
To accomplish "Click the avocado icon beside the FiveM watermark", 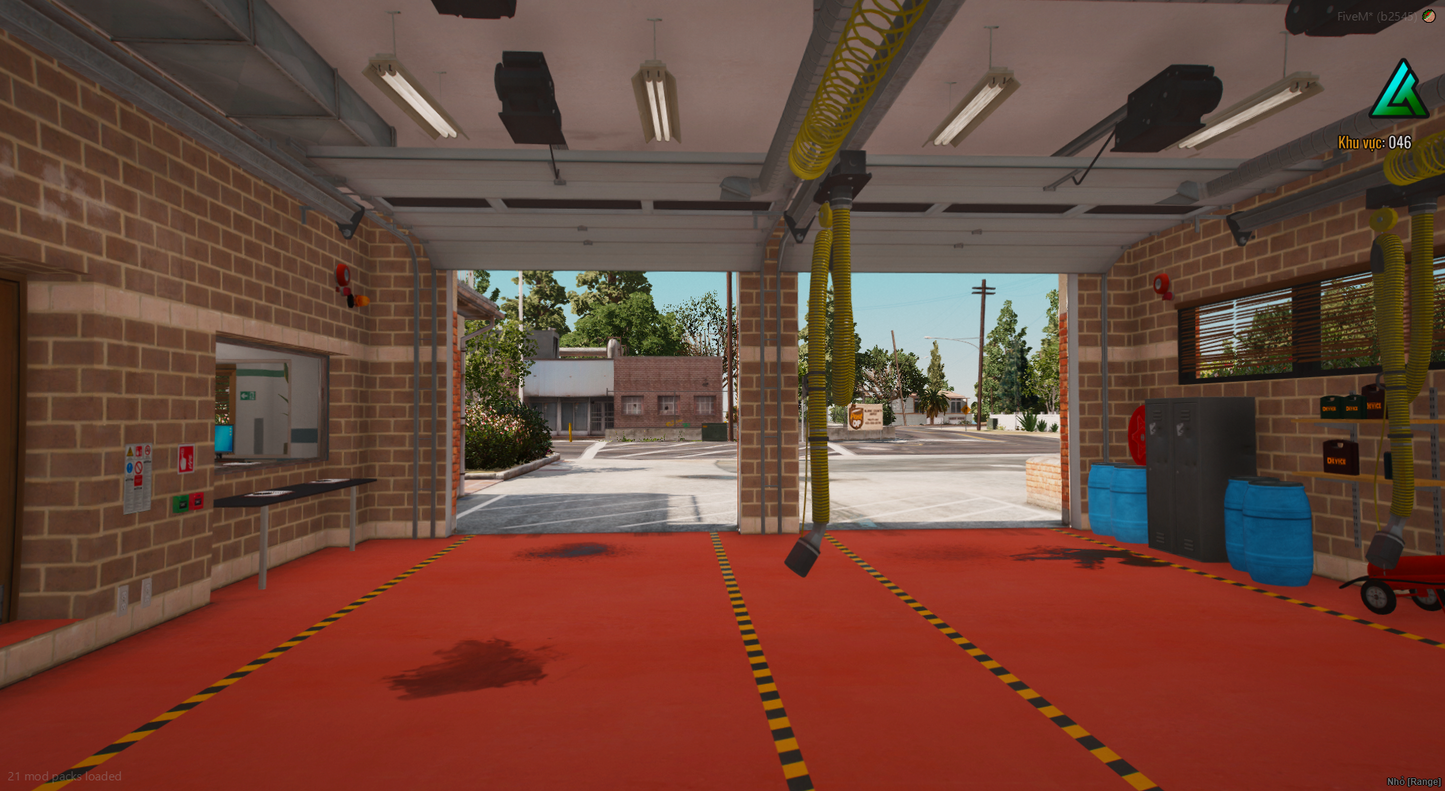I will tap(1428, 16).
